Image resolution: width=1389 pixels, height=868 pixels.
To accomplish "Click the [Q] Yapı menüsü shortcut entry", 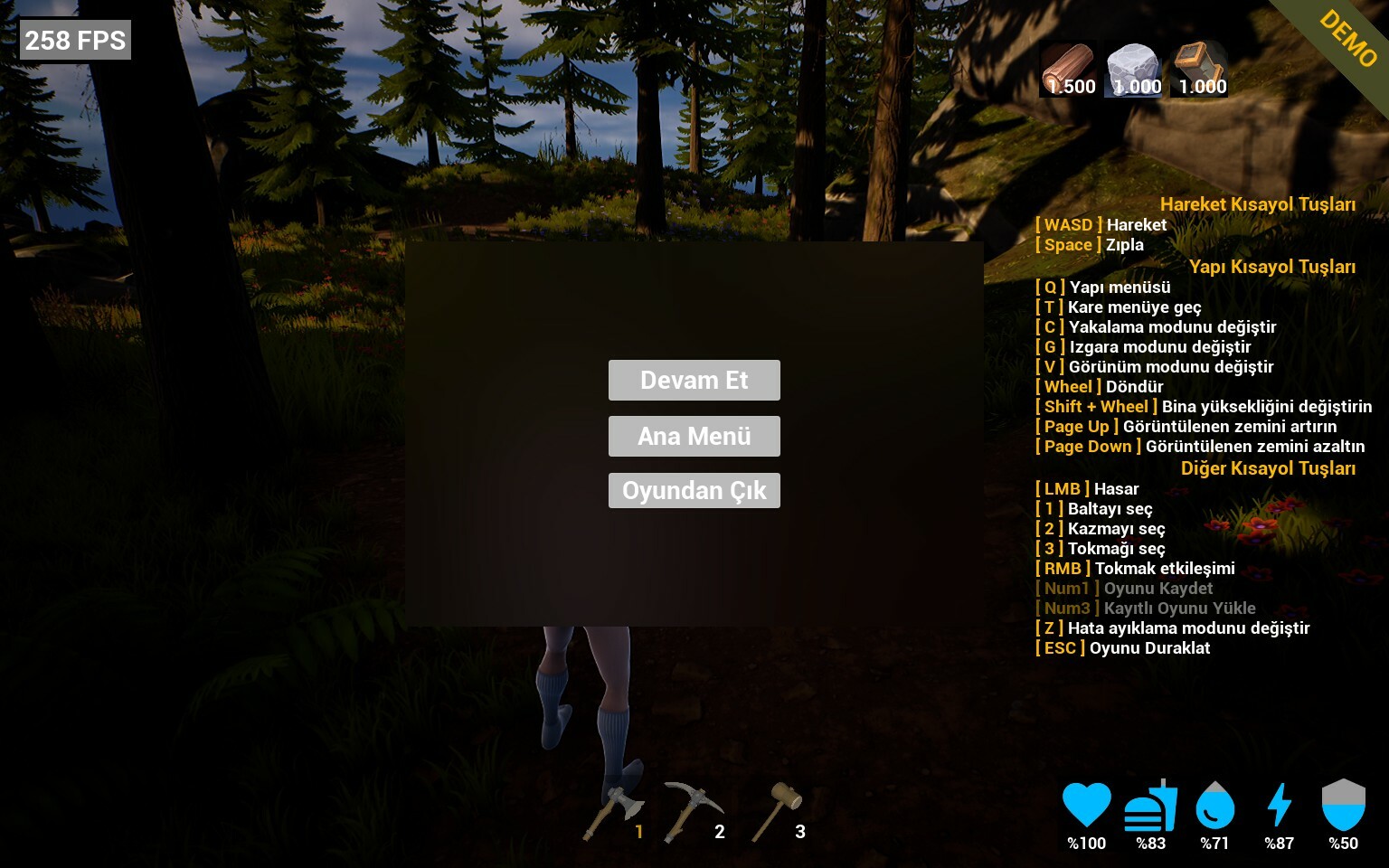I will (x=1102, y=287).
